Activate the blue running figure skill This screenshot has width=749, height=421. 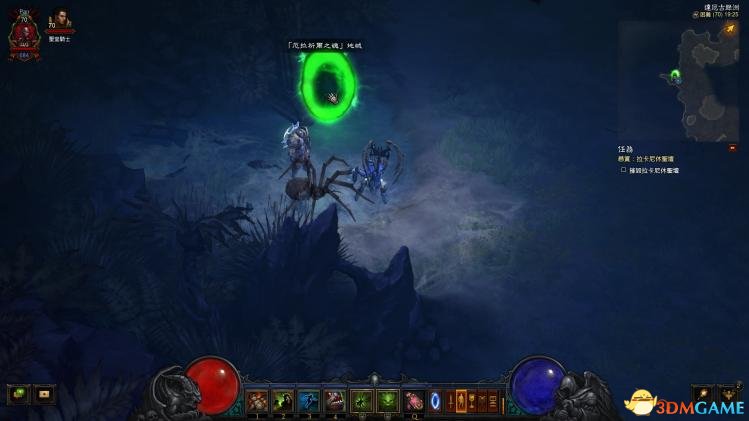coord(310,400)
